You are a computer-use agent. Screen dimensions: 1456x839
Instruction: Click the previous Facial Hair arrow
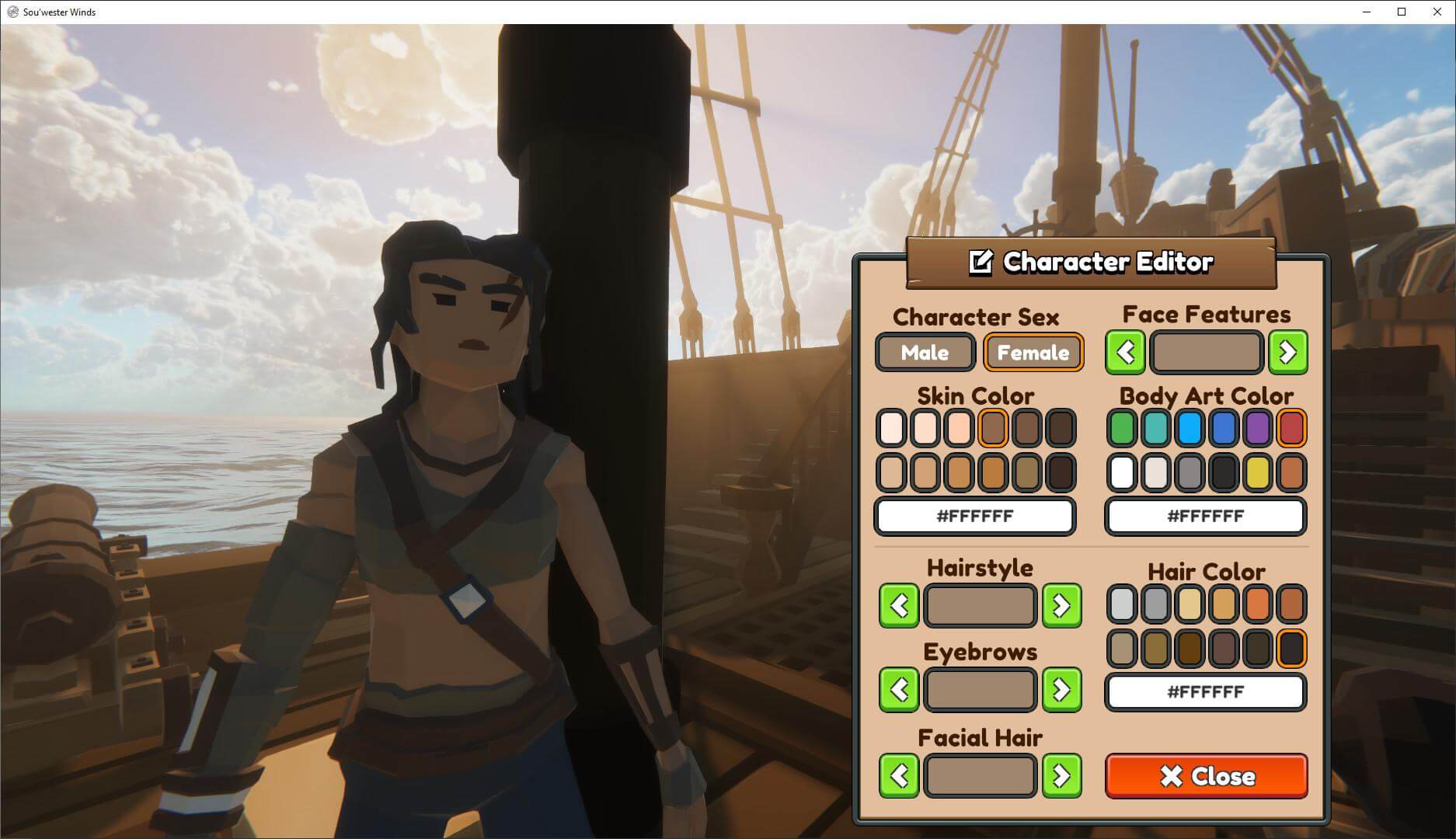point(899,775)
